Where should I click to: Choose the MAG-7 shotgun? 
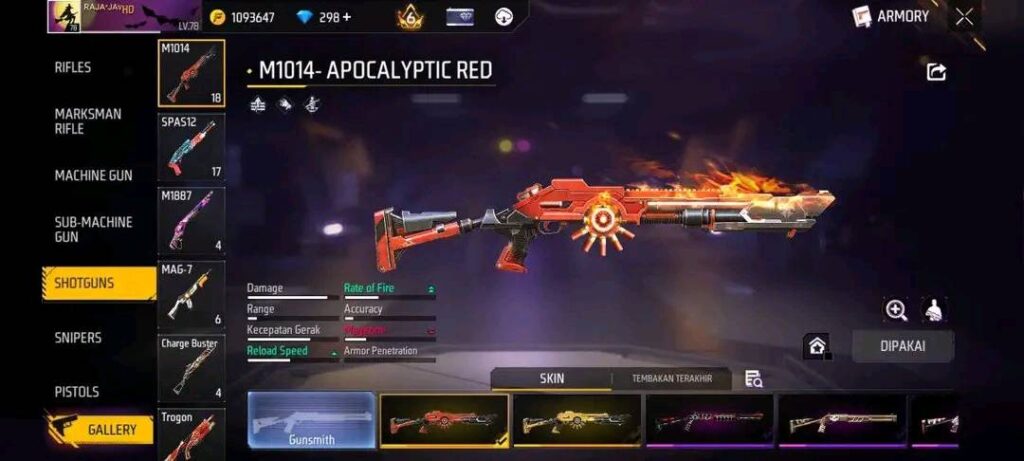click(191, 294)
